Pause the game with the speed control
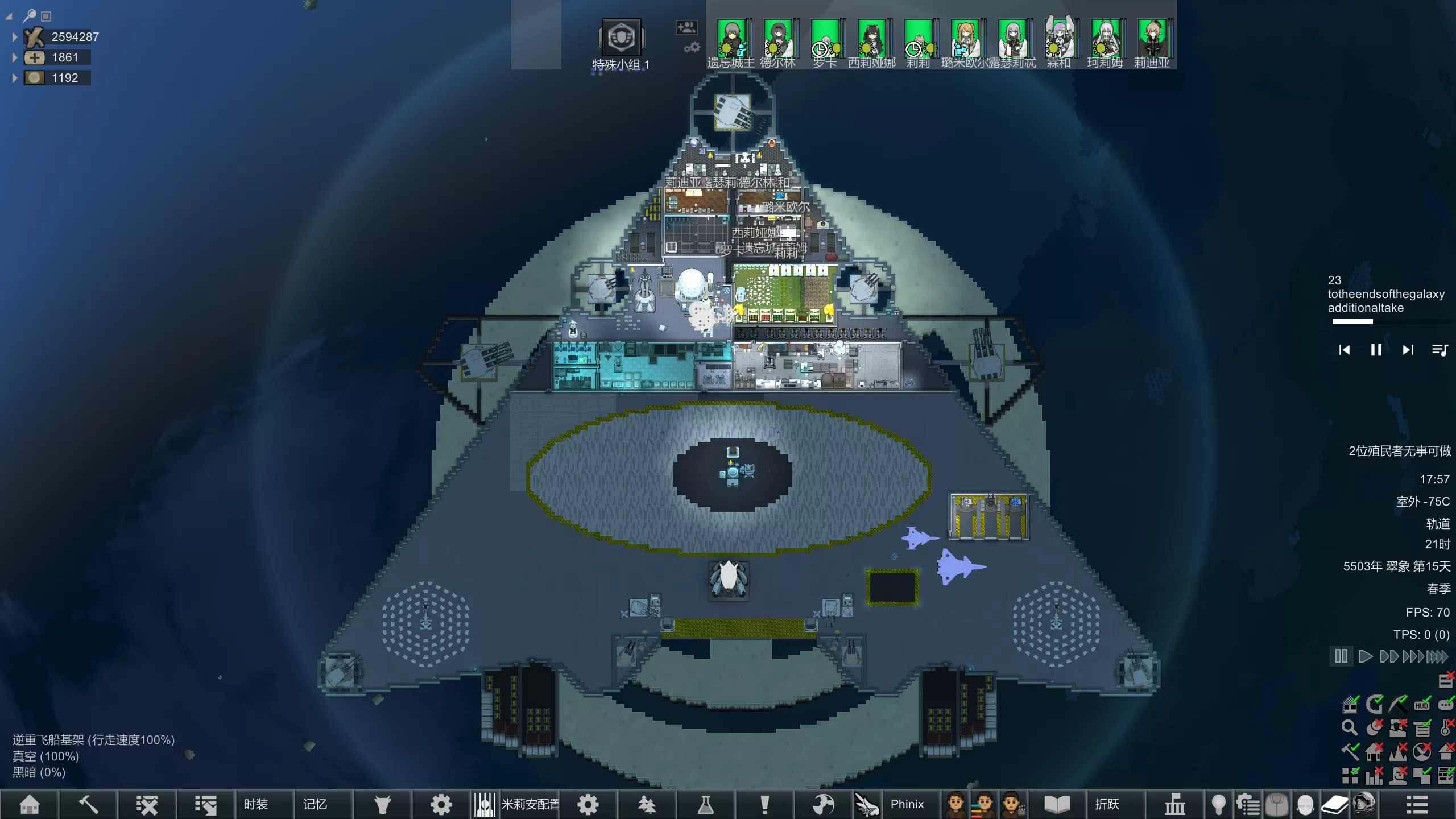 point(1341,656)
